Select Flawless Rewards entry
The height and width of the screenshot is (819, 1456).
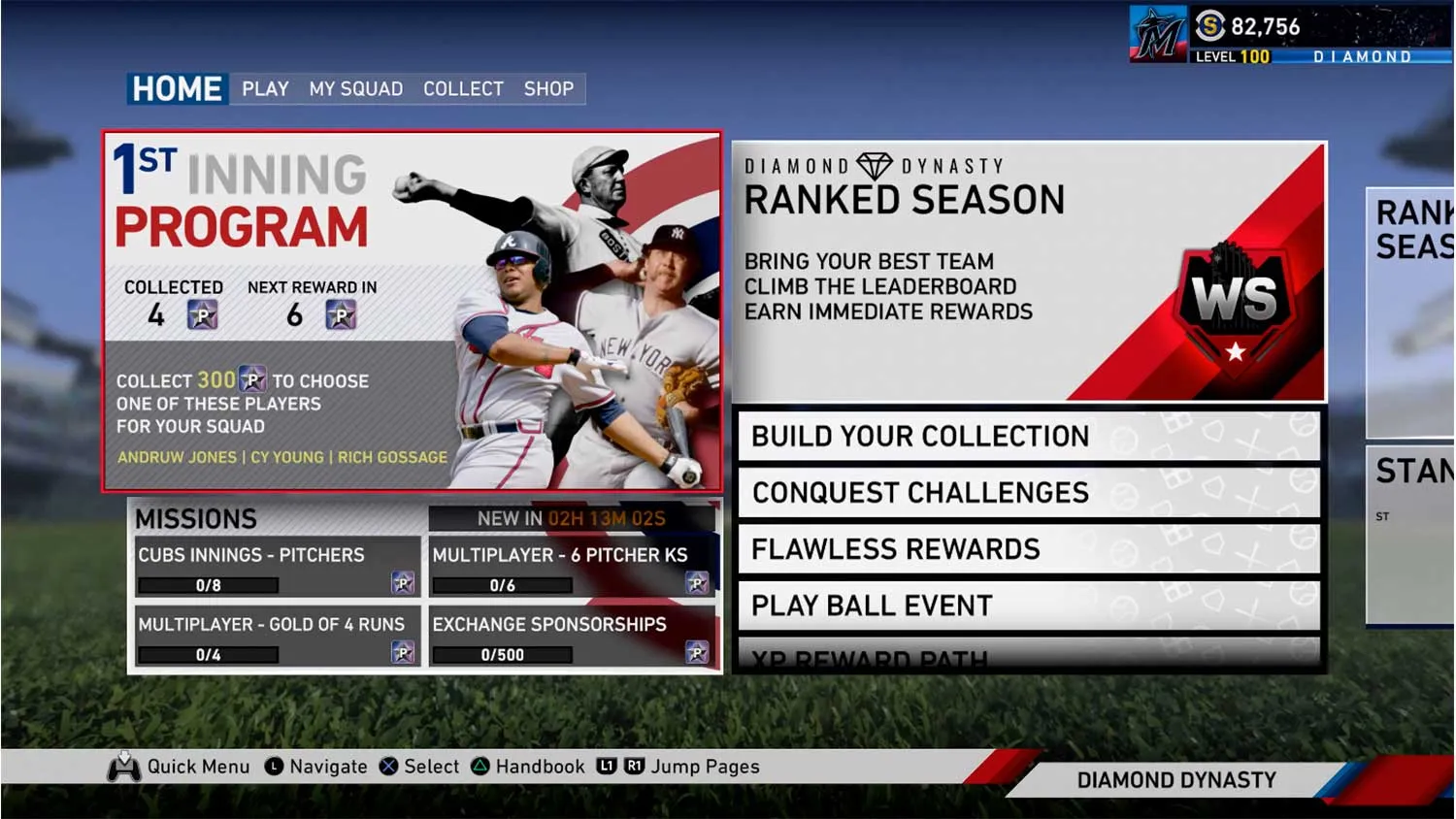coord(1028,549)
